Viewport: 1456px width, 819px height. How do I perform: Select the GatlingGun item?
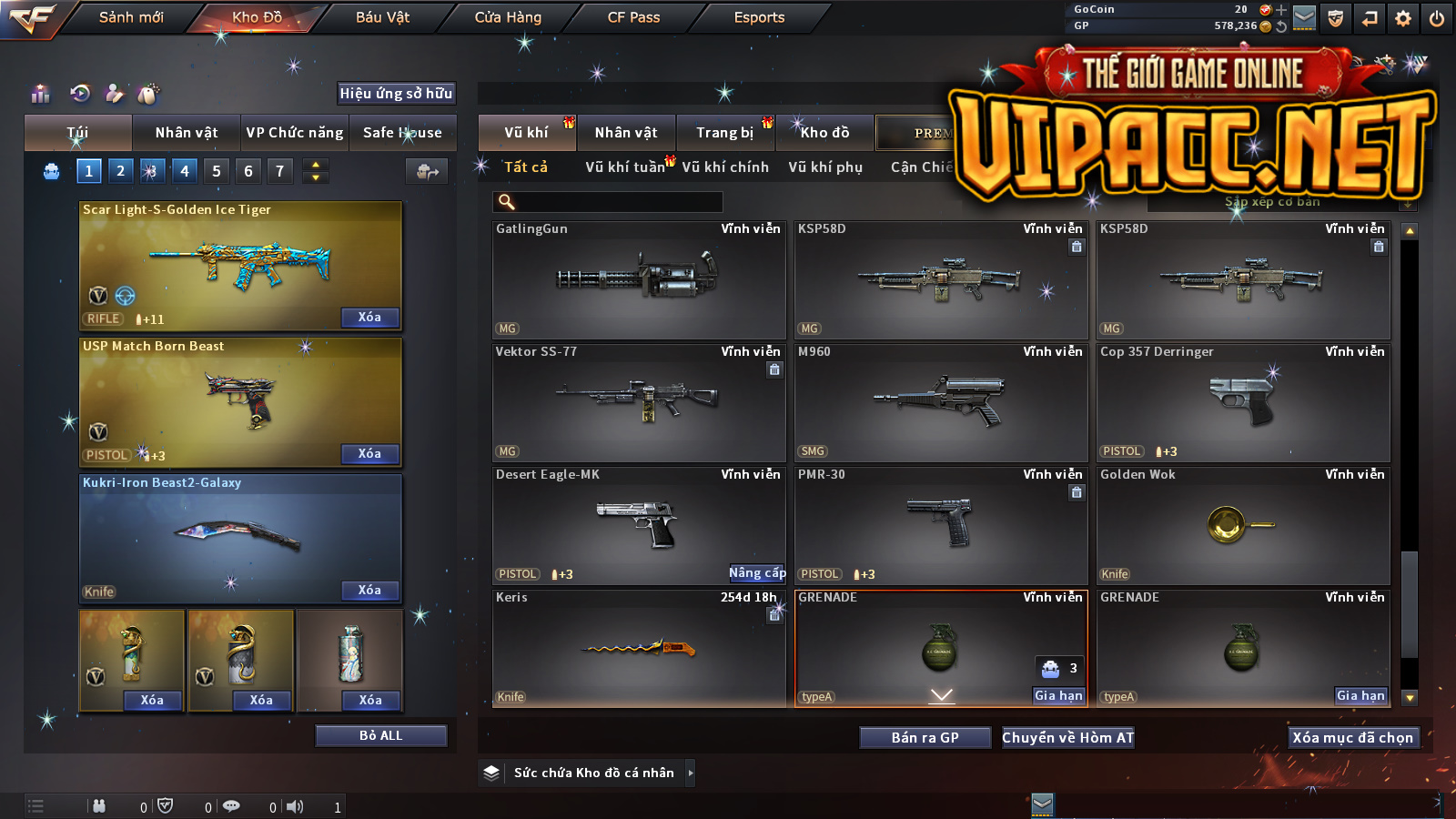[638, 279]
